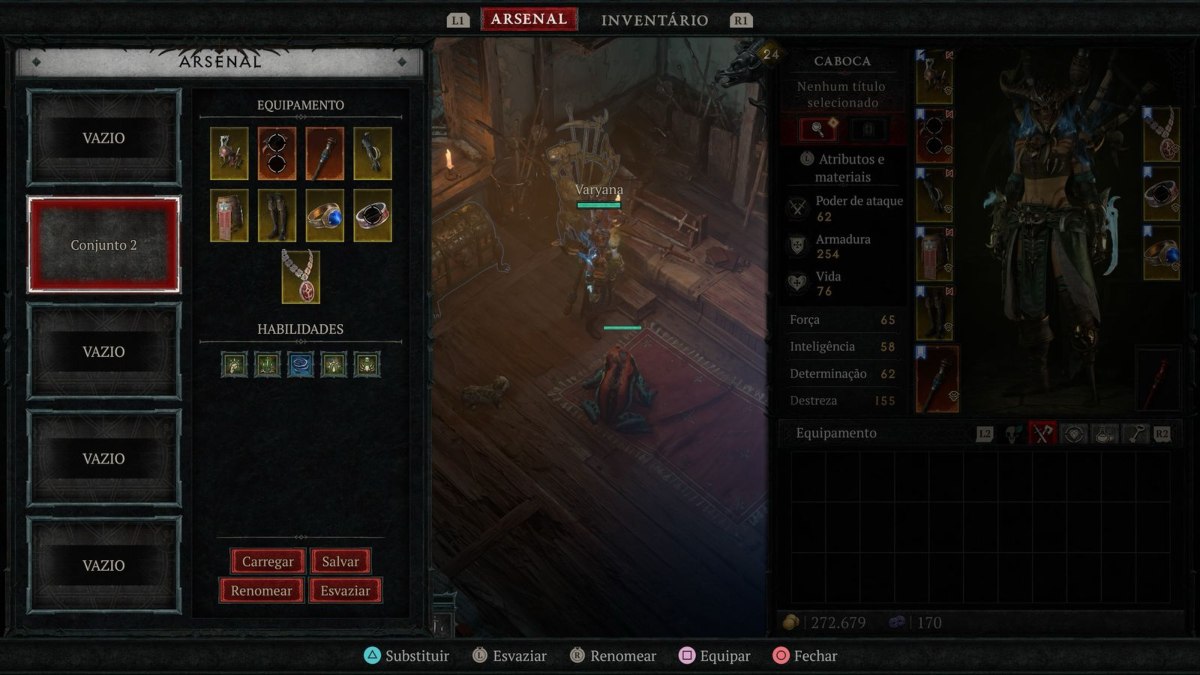This screenshot has height=675, width=1200.
Task: Choose the blue gem ring in the loadout
Action: click(x=325, y=215)
